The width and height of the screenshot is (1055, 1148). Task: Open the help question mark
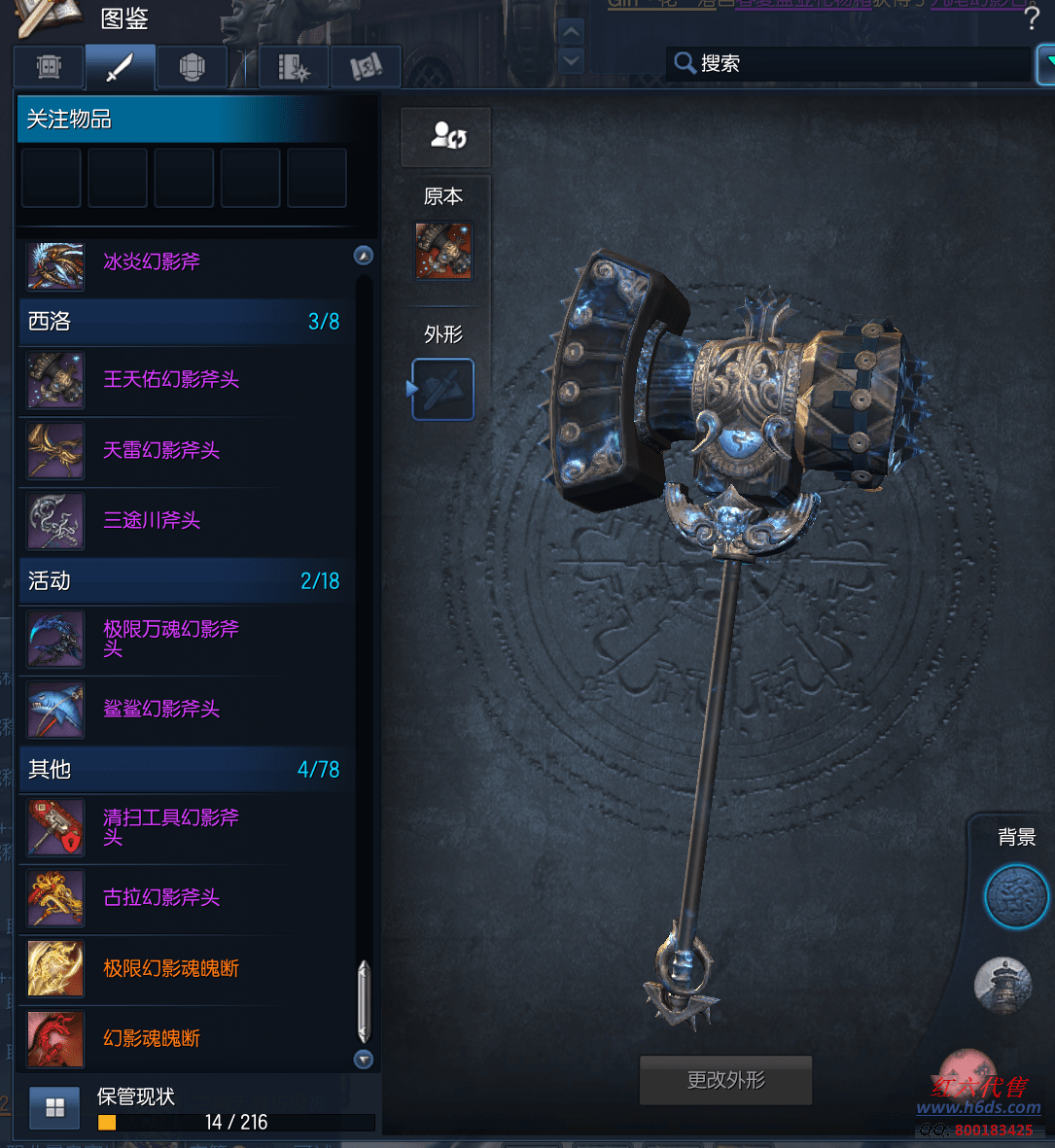(x=1032, y=18)
